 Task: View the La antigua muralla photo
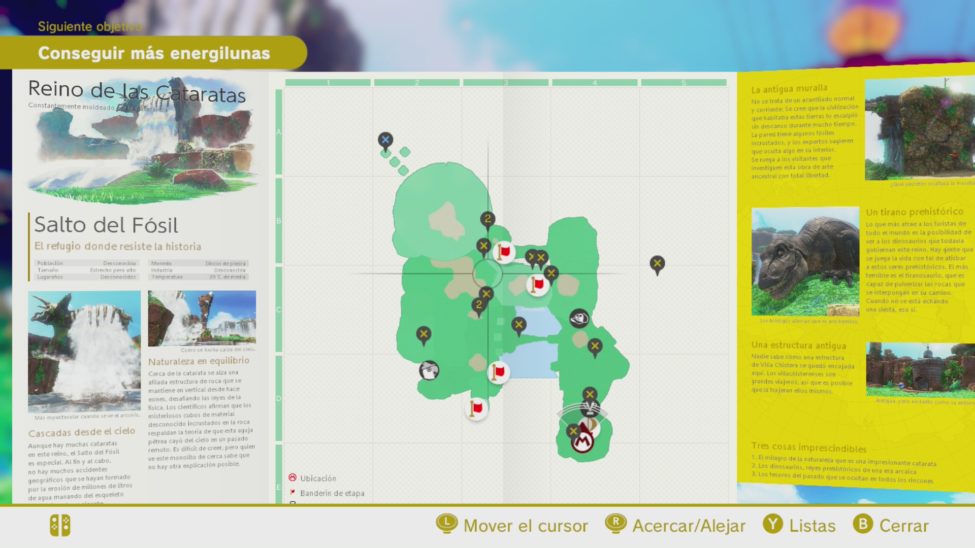coord(919,128)
